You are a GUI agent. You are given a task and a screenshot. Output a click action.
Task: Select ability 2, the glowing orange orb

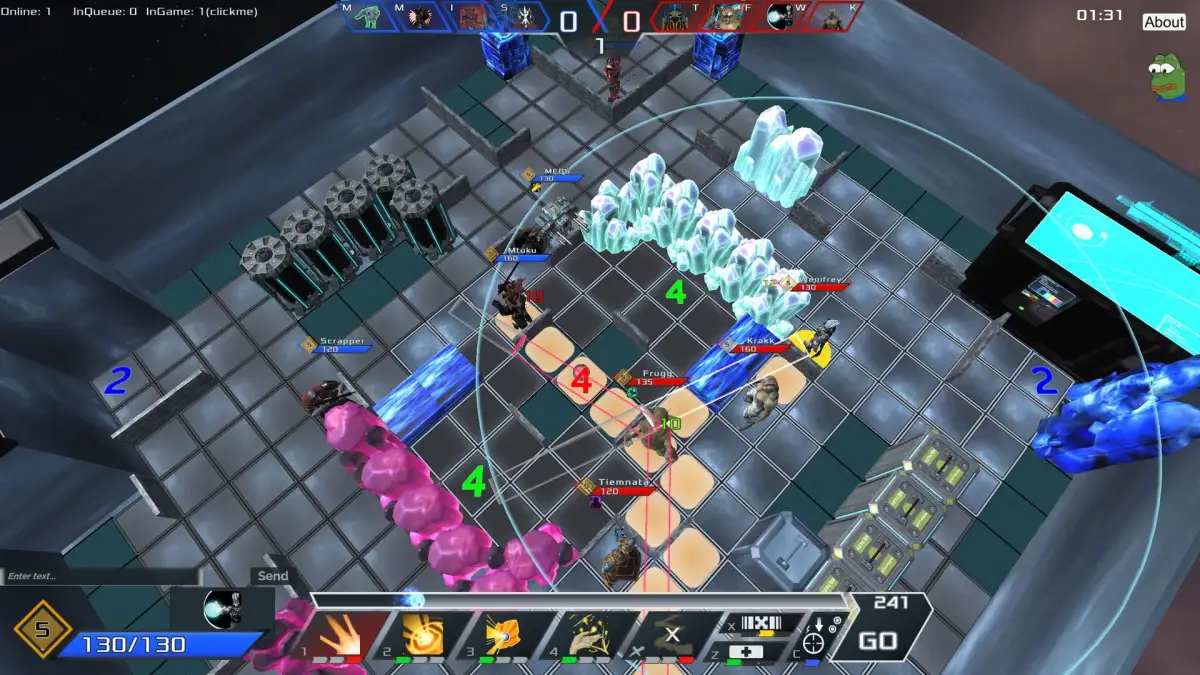coord(421,635)
